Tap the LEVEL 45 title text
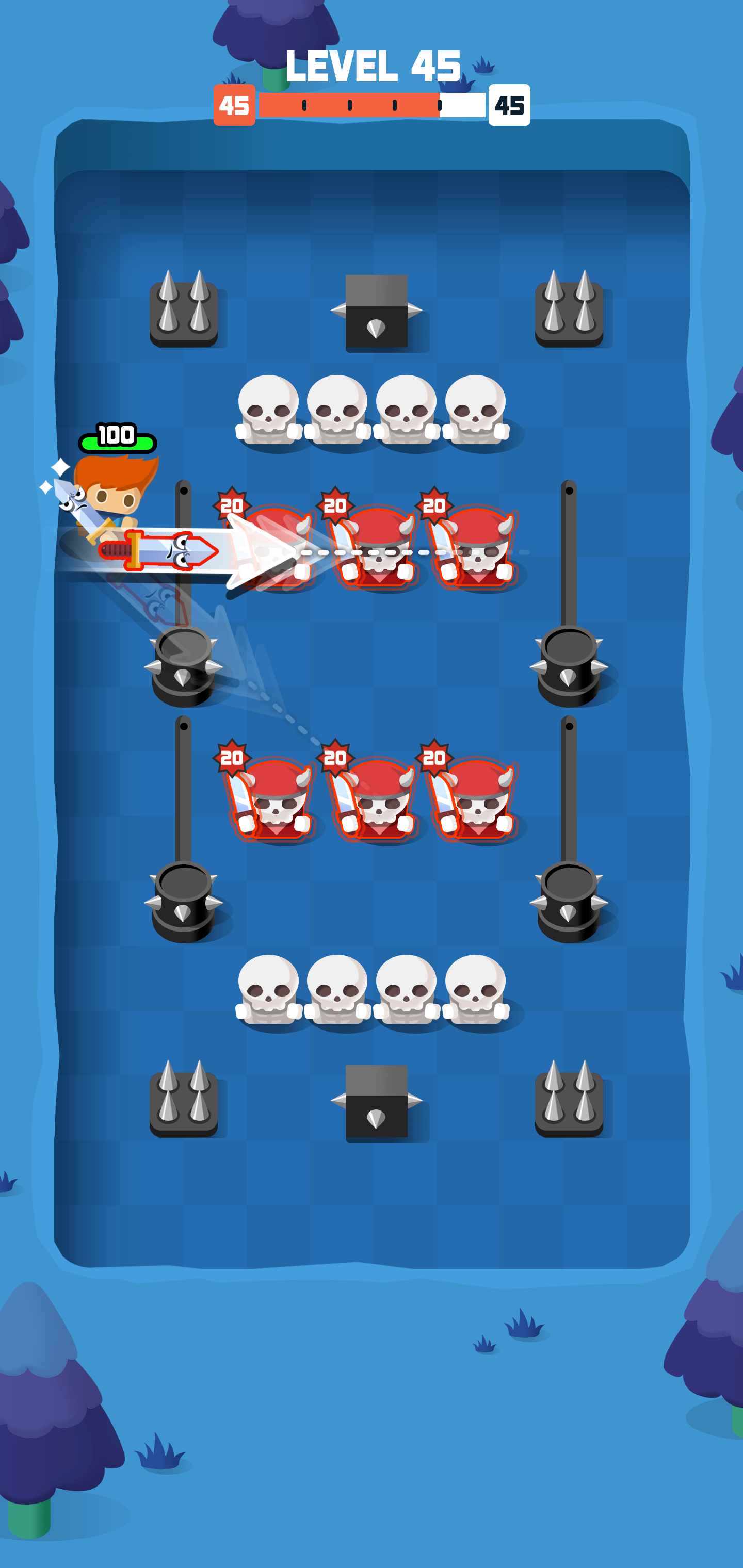Screen dimensions: 743x1568 pyautogui.click(x=372, y=67)
